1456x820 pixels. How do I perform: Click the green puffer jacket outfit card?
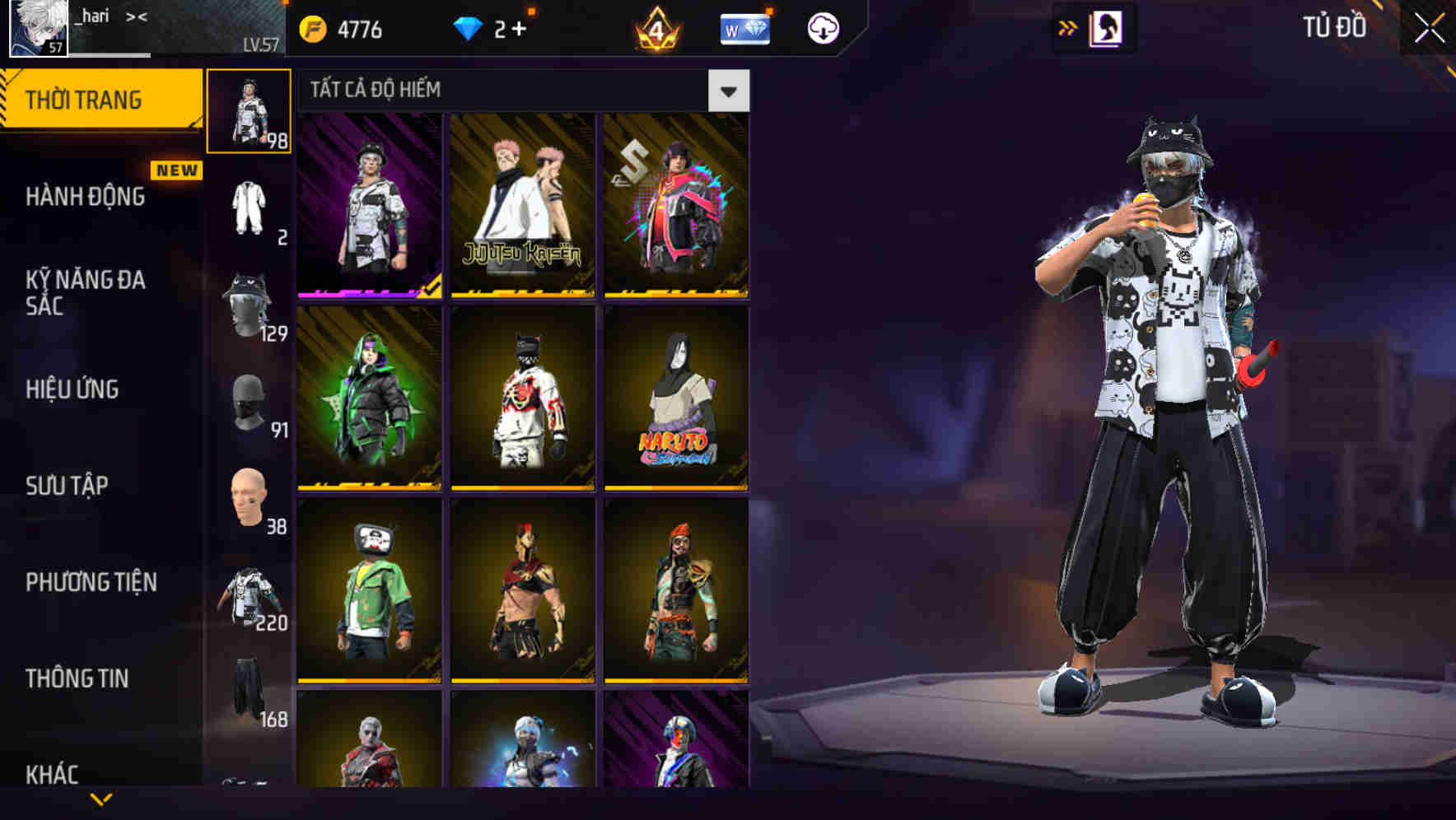(x=368, y=395)
